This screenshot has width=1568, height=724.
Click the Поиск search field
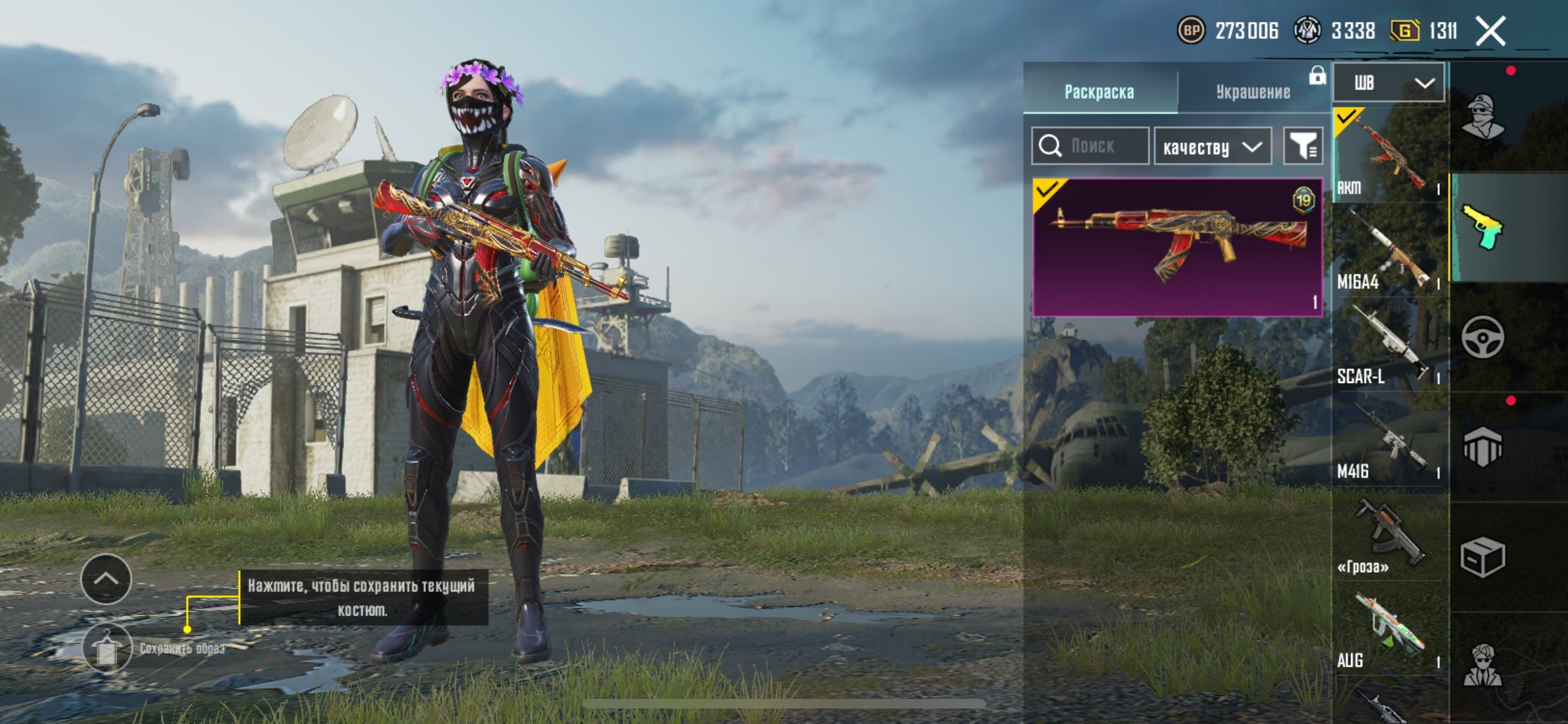[x=1090, y=146]
